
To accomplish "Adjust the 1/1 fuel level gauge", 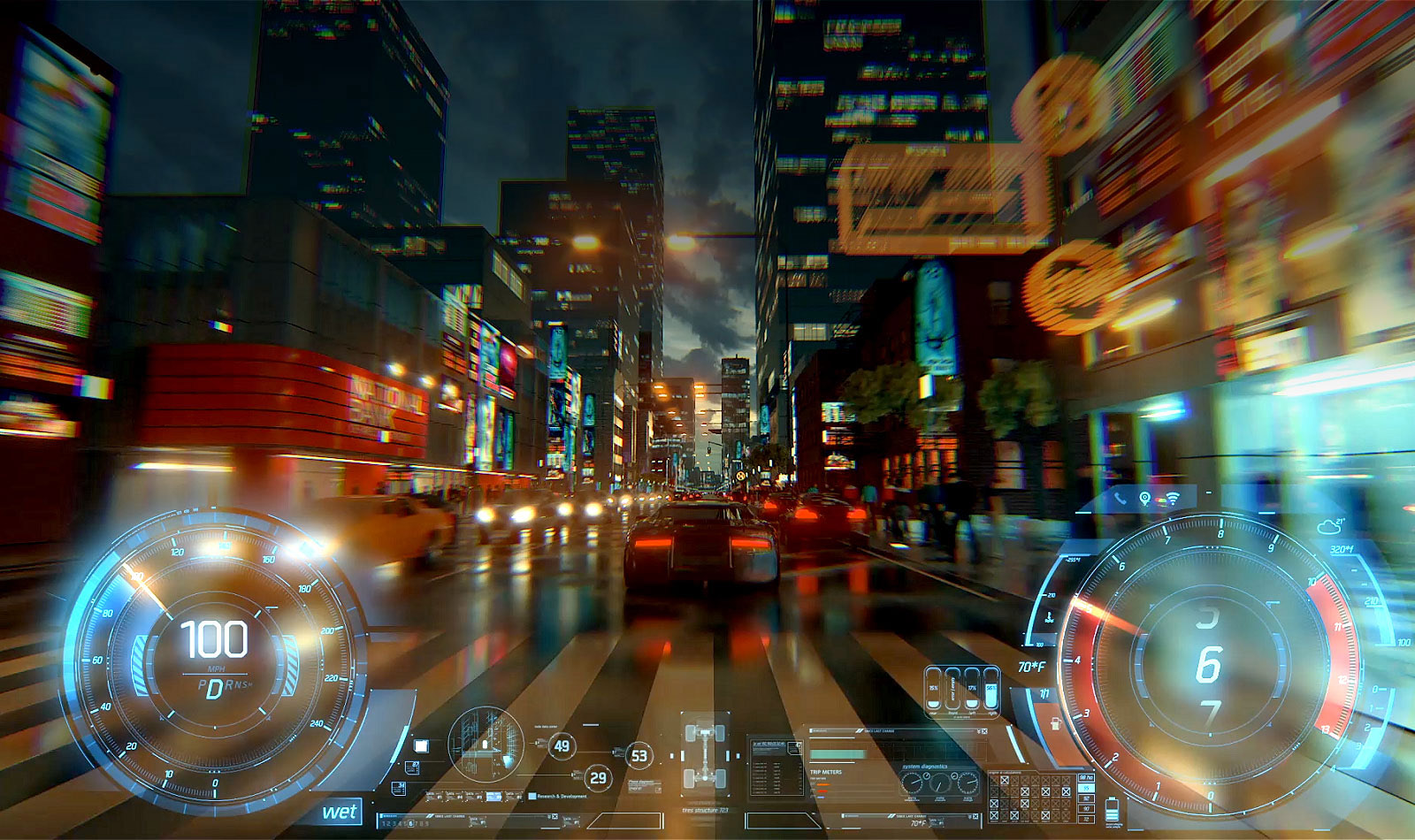I will point(1044,691).
